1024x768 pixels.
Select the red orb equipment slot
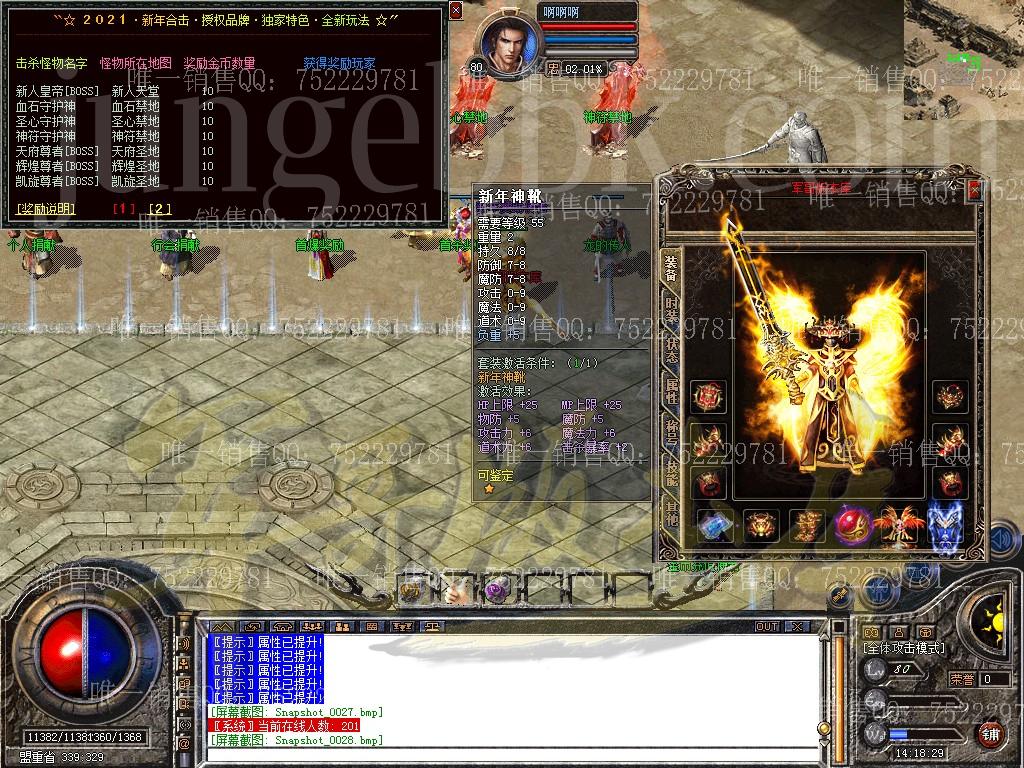[853, 524]
